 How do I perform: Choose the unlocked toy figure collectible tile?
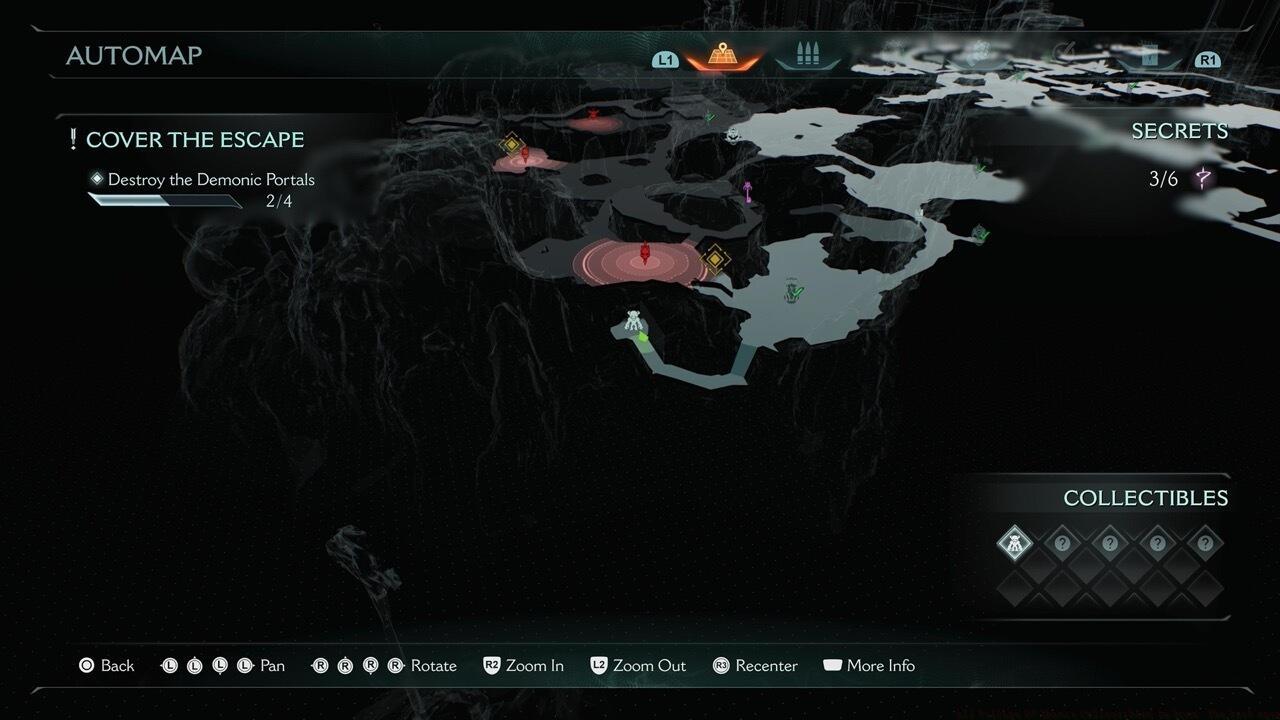point(1015,545)
